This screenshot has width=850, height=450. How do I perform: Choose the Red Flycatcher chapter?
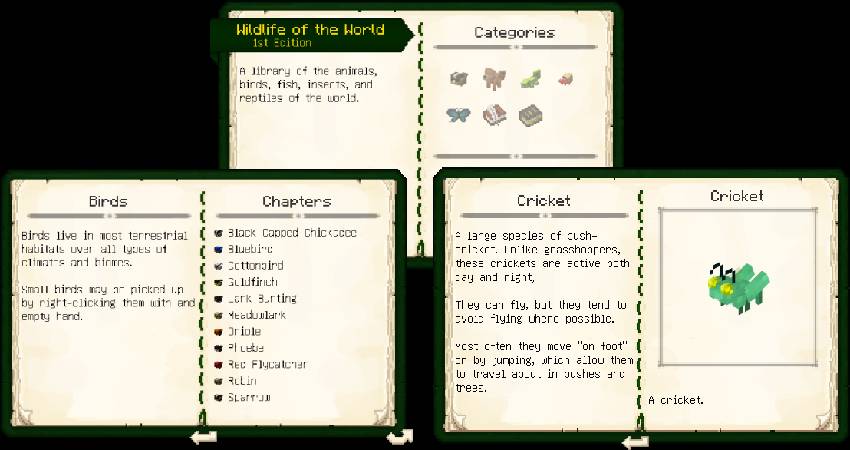263,365
